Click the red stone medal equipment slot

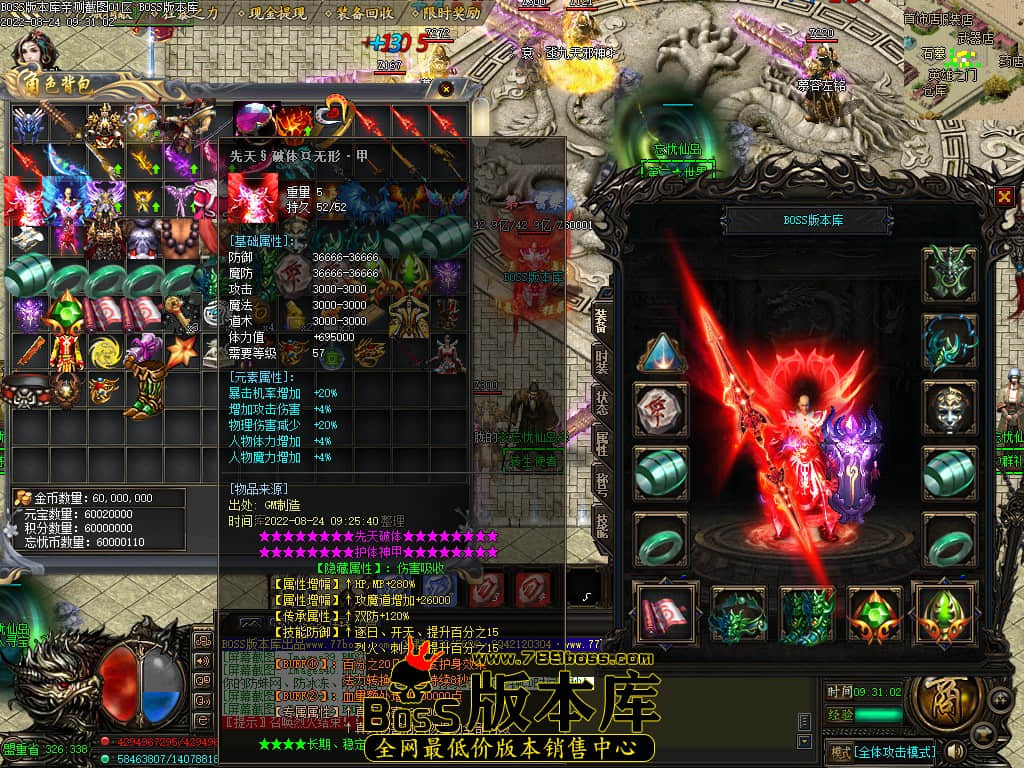[662, 408]
